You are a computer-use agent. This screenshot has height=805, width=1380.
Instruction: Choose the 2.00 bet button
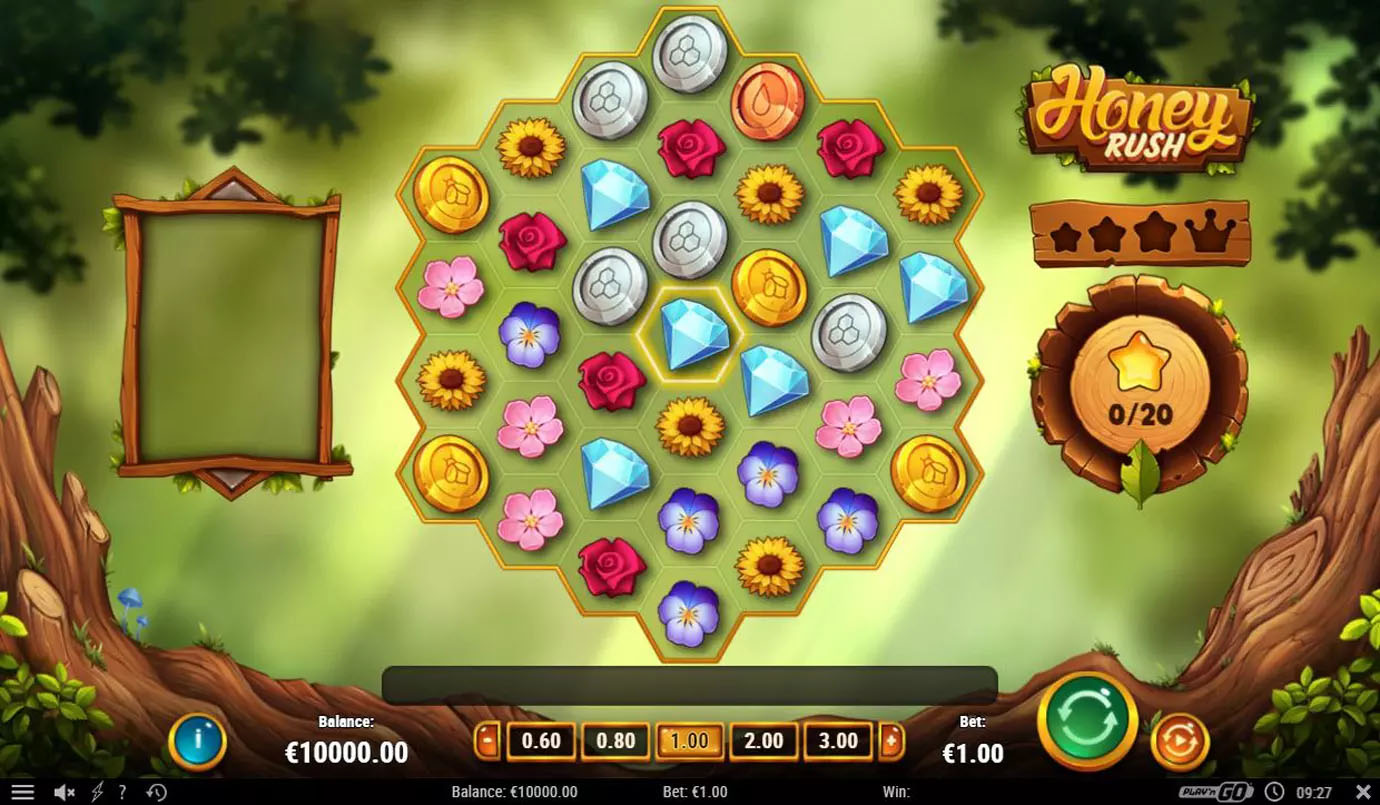(x=763, y=742)
